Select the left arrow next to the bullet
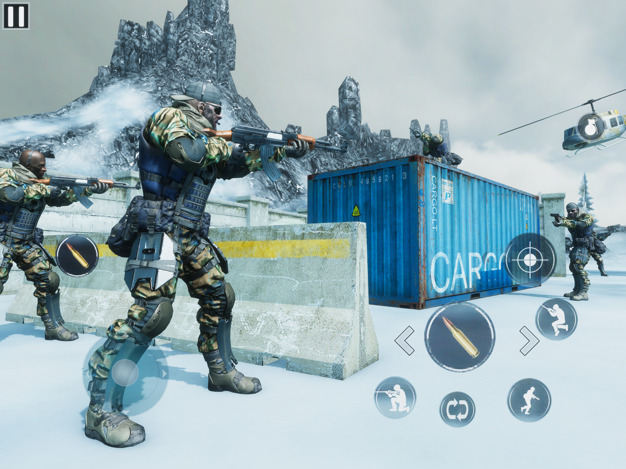Image resolution: width=626 pixels, height=469 pixels. click(x=405, y=341)
